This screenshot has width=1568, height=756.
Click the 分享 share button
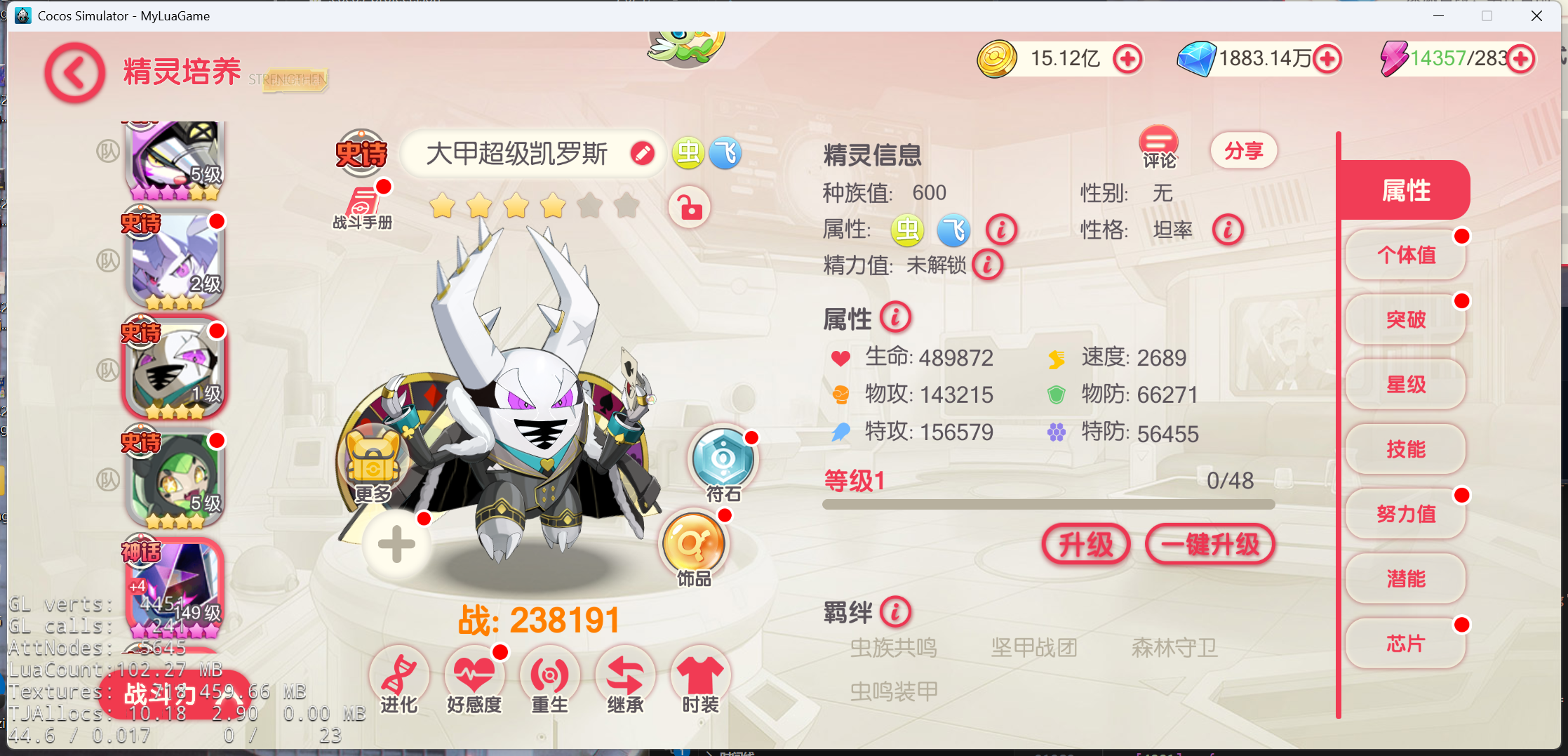[1243, 150]
